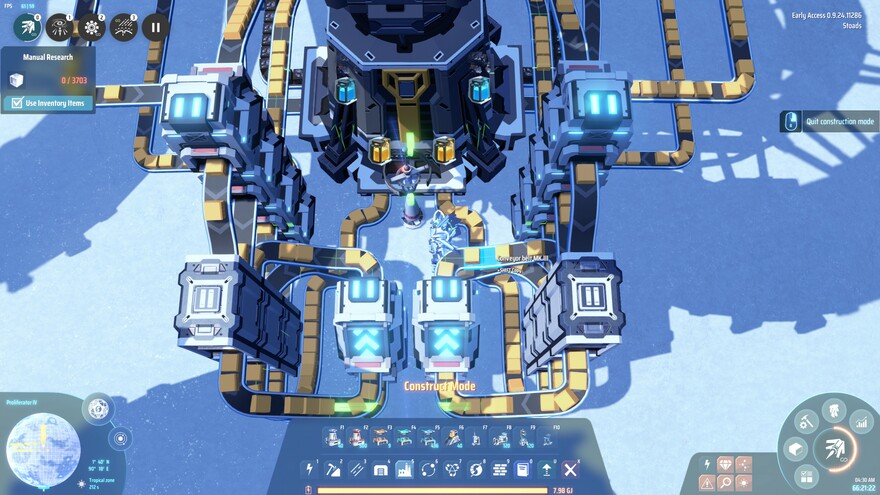The image size is (880, 495).
Task: Toggle the magnifying glass detail display
Action: click(725, 483)
